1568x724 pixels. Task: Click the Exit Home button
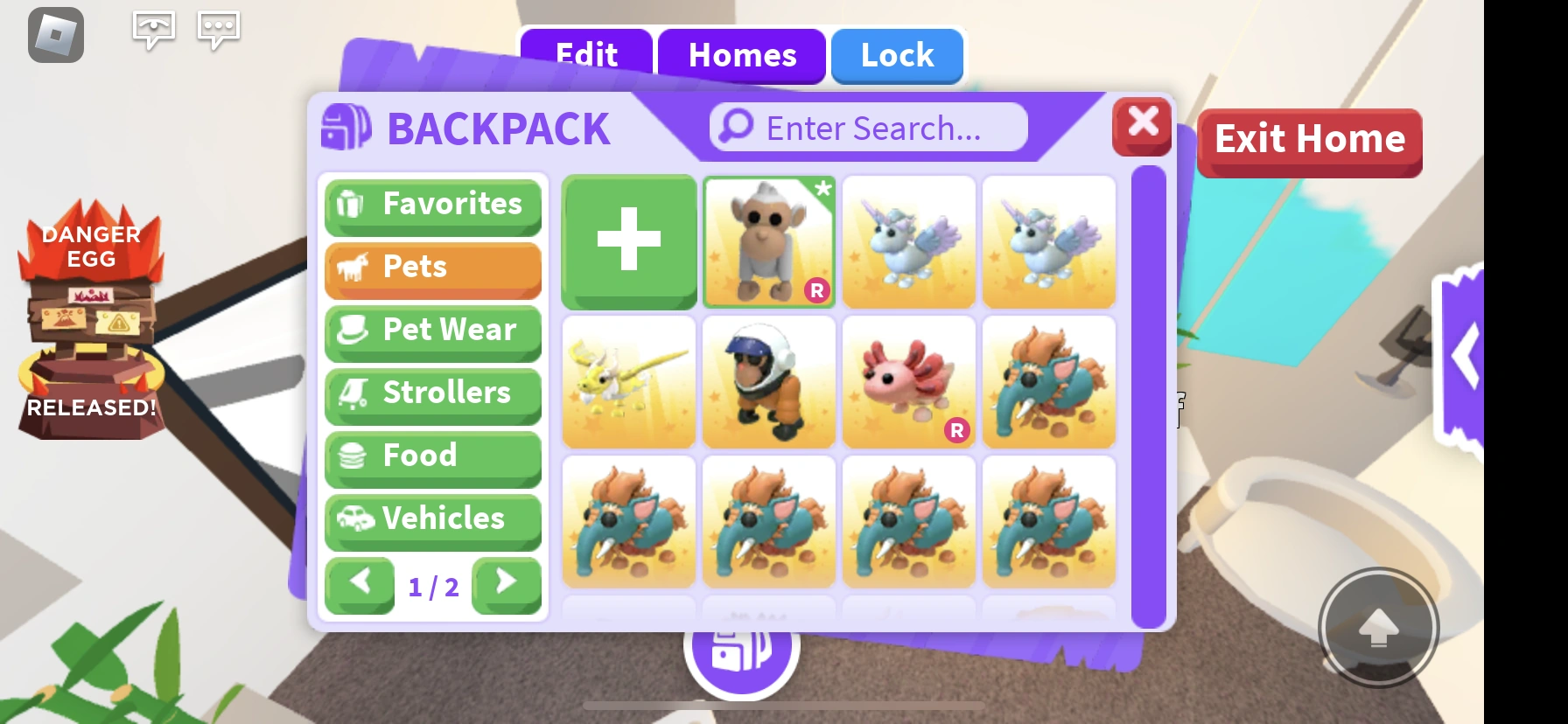[1308, 138]
